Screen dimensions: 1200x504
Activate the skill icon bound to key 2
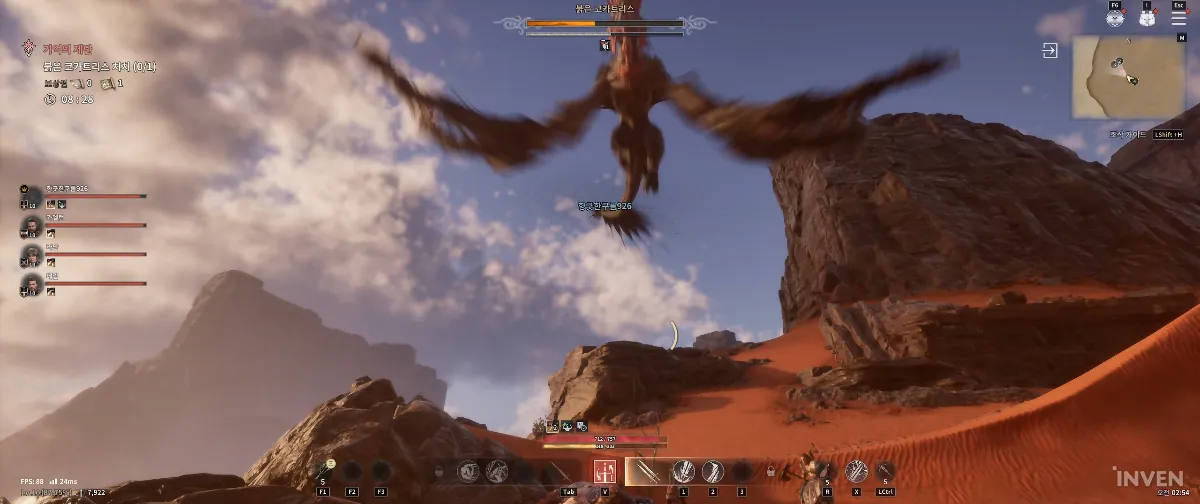coord(712,471)
